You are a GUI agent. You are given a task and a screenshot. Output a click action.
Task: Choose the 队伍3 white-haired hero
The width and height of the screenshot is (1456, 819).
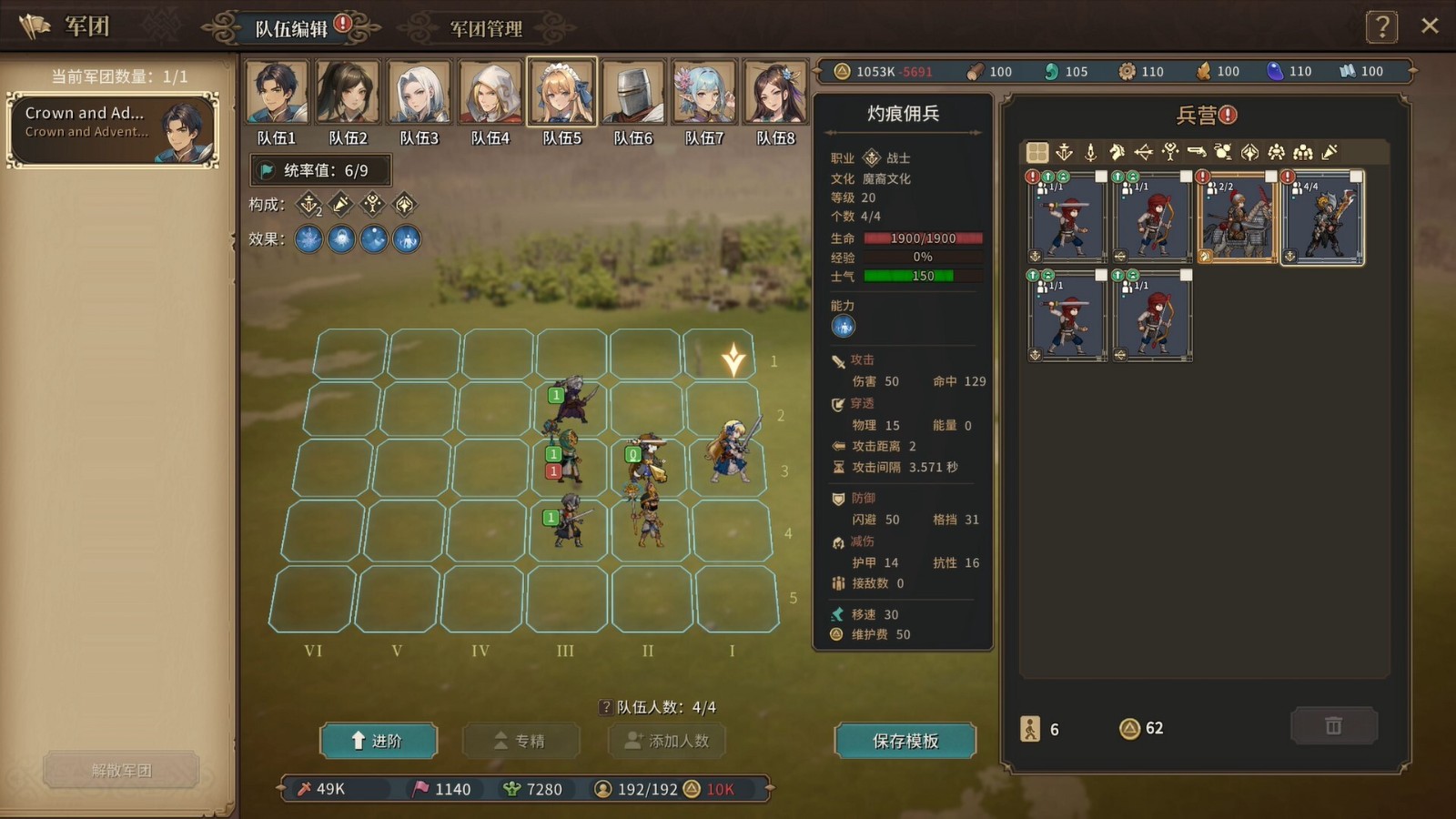point(420,92)
